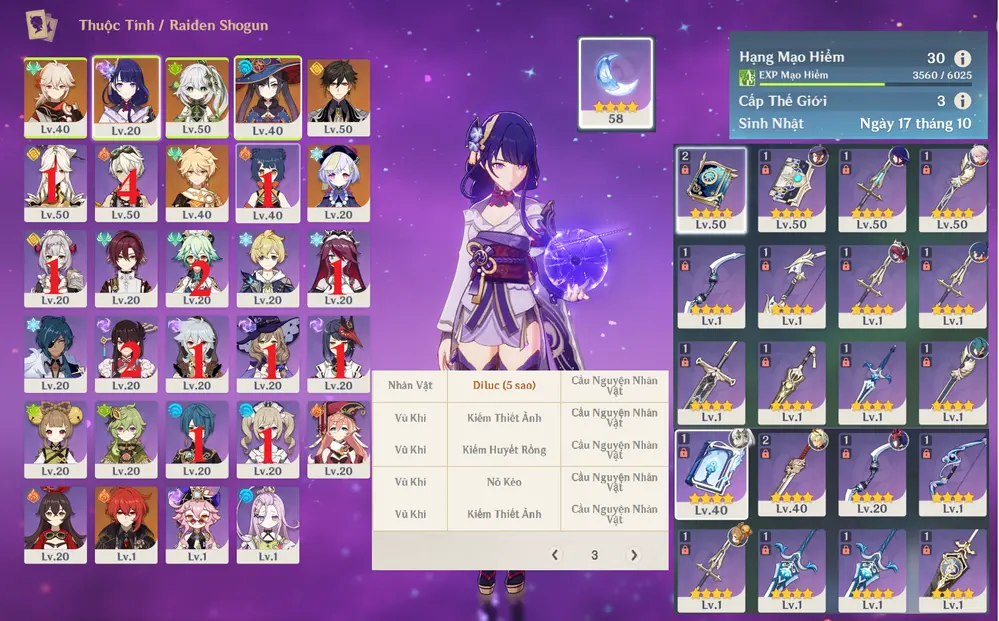This screenshot has height=621, width=999.
Task: Select pink-haired Dori's character card
Action: pos(197,524)
